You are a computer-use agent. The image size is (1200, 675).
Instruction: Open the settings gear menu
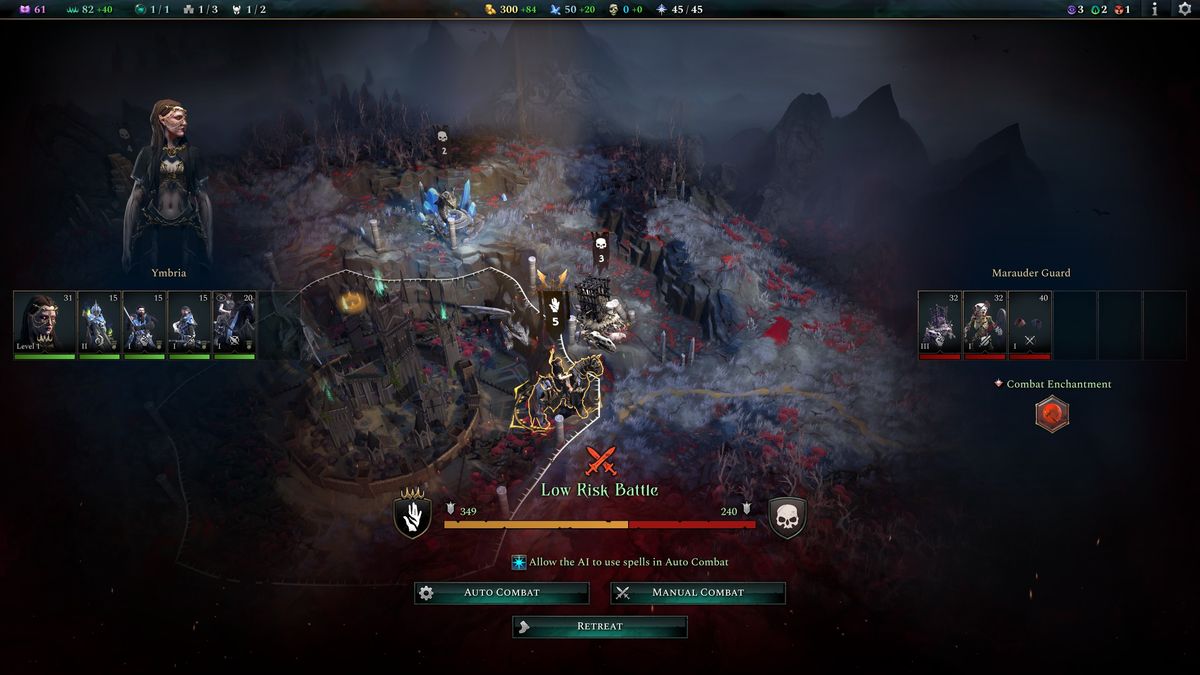click(1185, 9)
